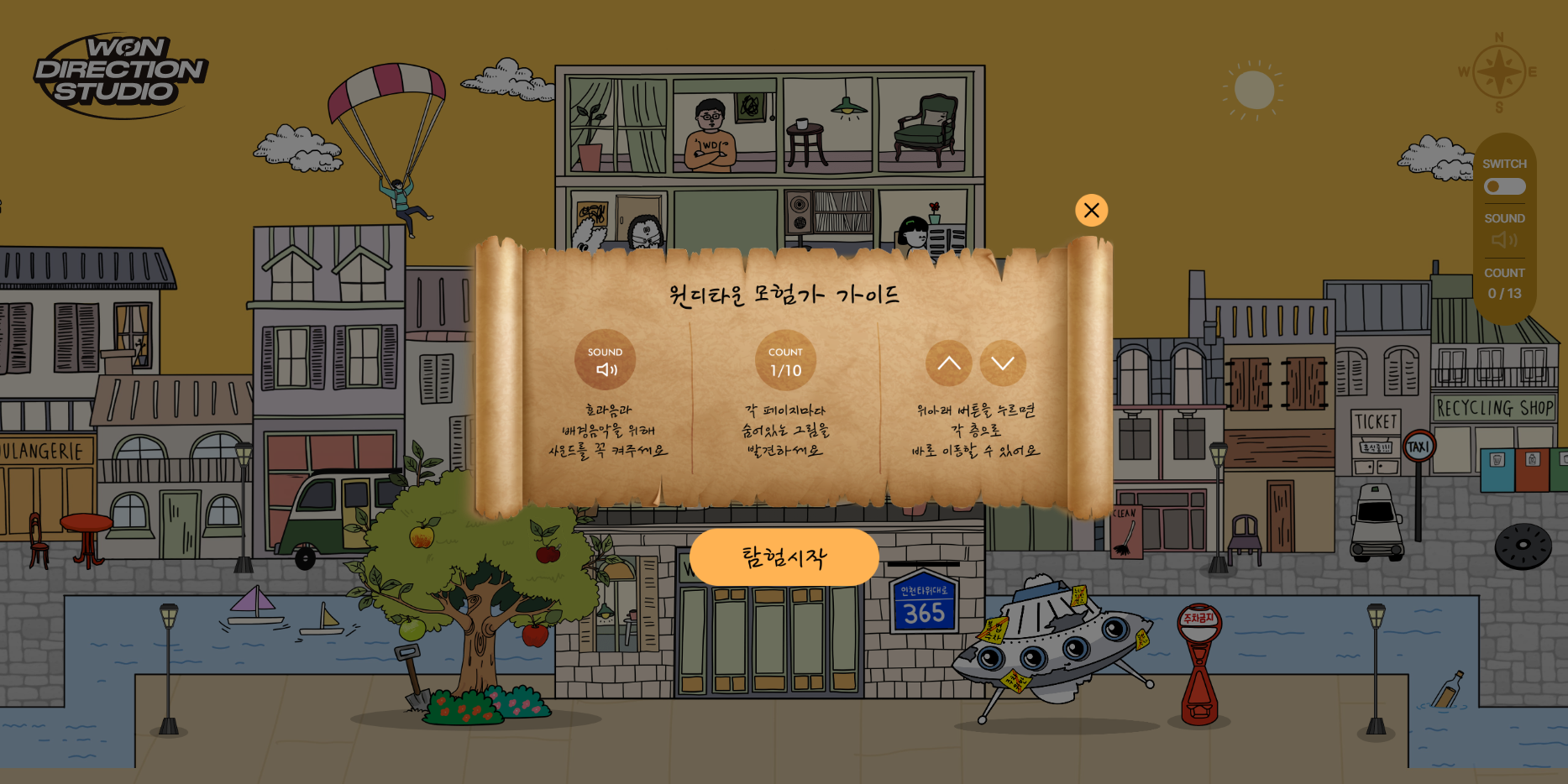Toggle the SOUND speaker icon in the side panel
The height and width of the screenshot is (784, 1568).
click(1503, 240)
